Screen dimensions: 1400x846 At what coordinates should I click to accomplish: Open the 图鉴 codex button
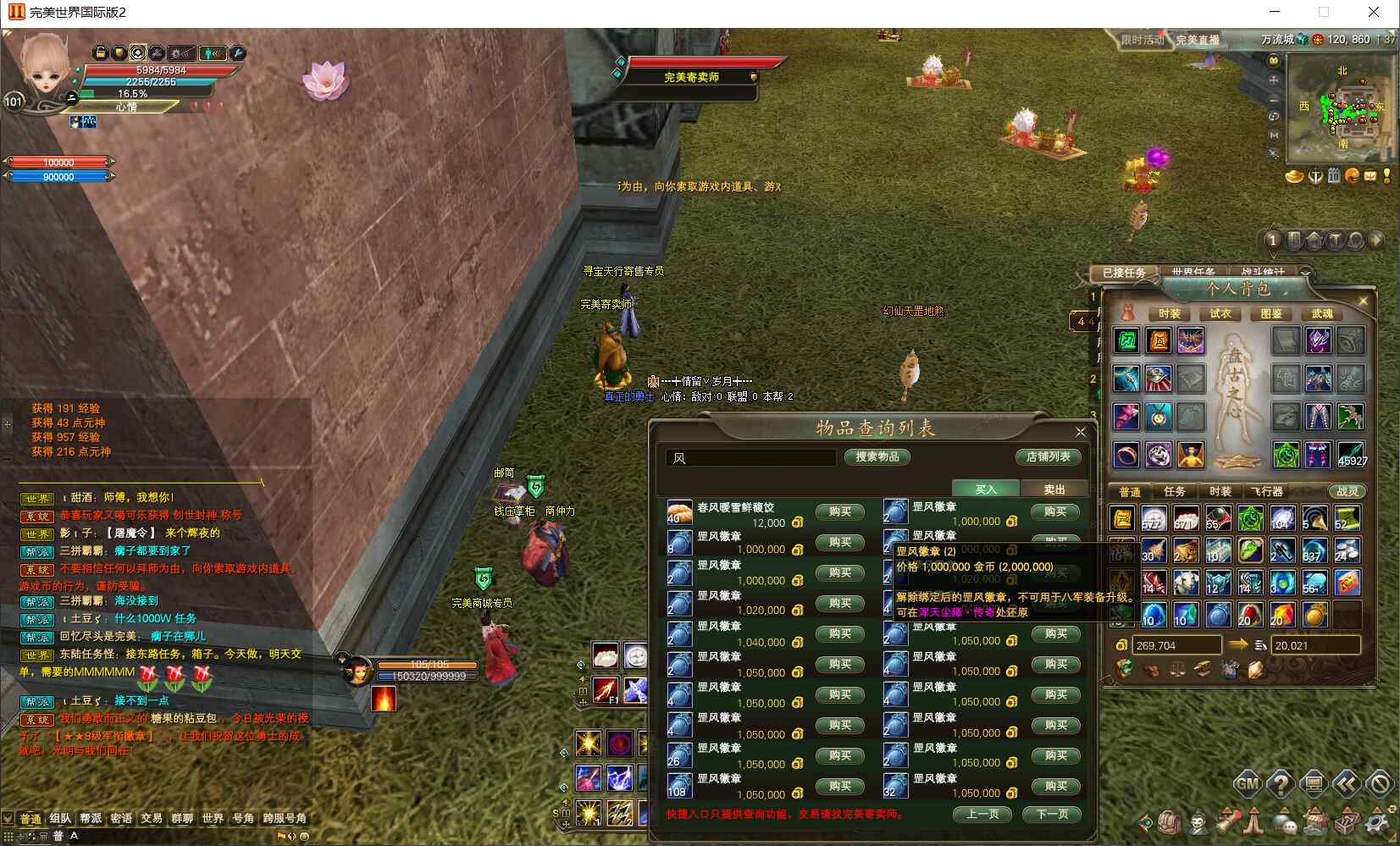[1271, 313]
